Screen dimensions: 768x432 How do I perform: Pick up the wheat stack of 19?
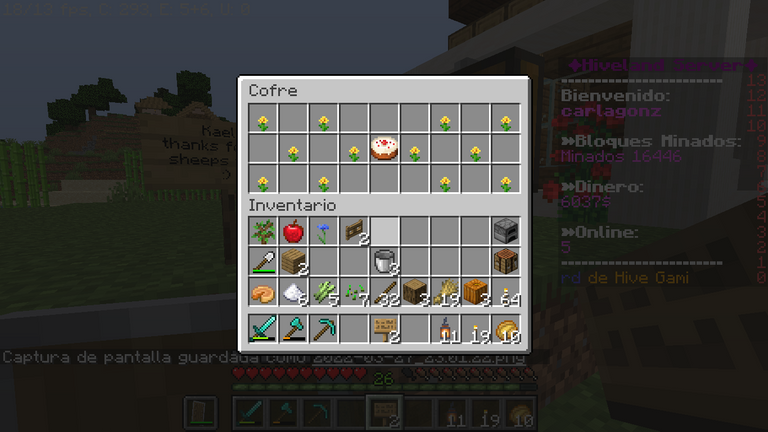pyautogui.click(x=445, y=292)
